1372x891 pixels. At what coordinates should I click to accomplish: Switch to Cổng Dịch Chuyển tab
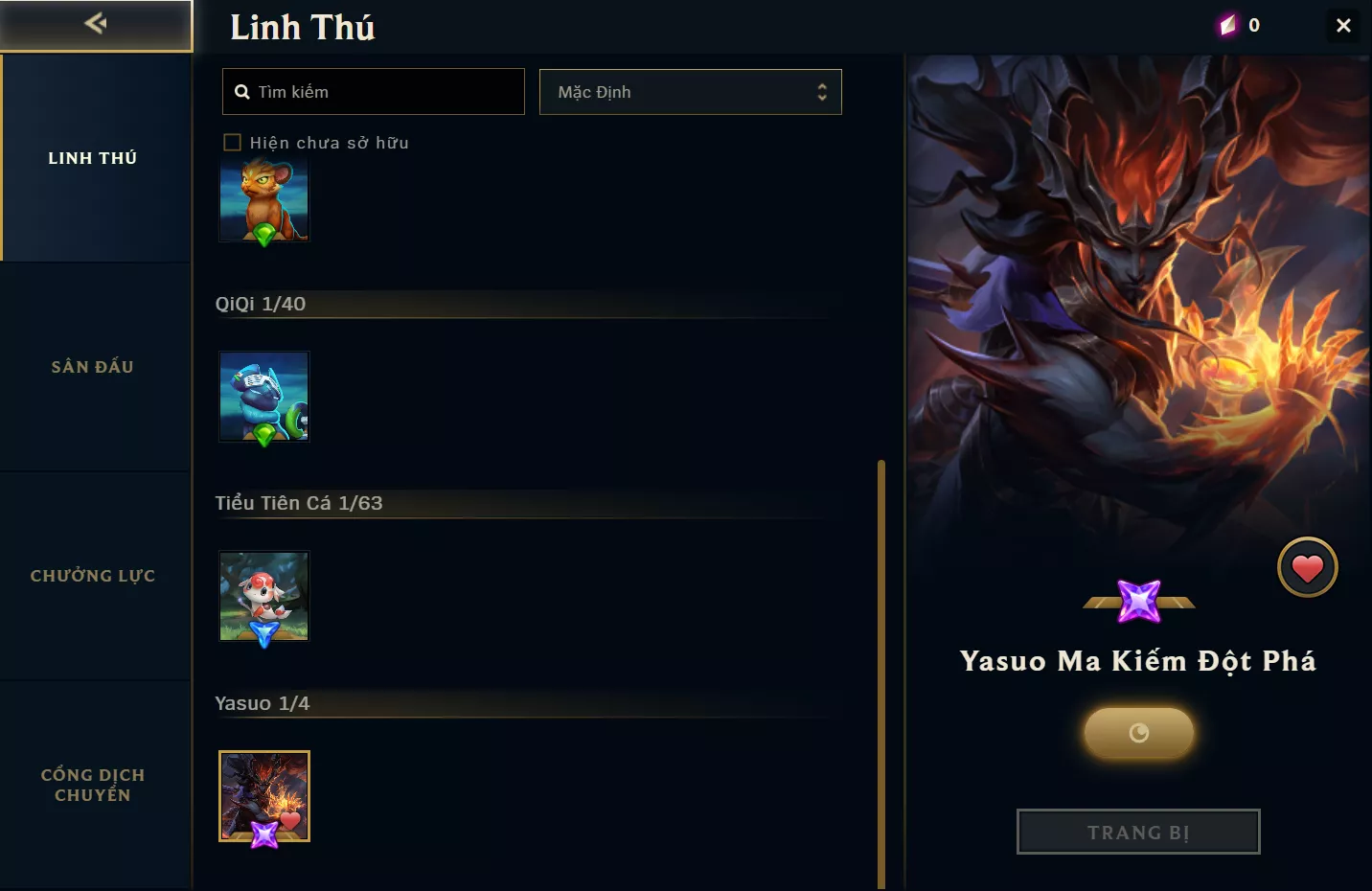click(94, 785)
